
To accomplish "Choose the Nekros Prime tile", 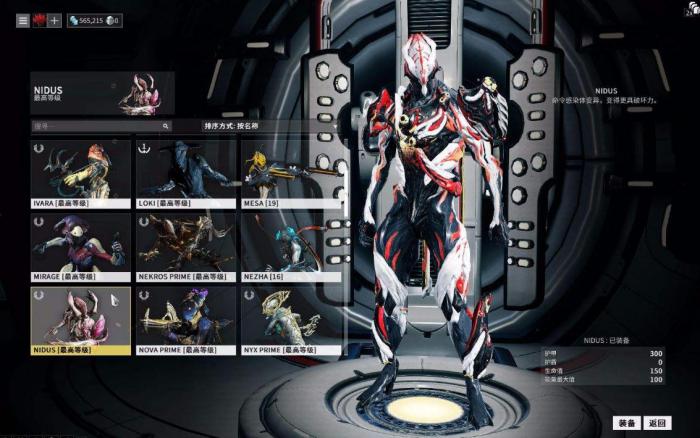I will click(x=186, y=247).
